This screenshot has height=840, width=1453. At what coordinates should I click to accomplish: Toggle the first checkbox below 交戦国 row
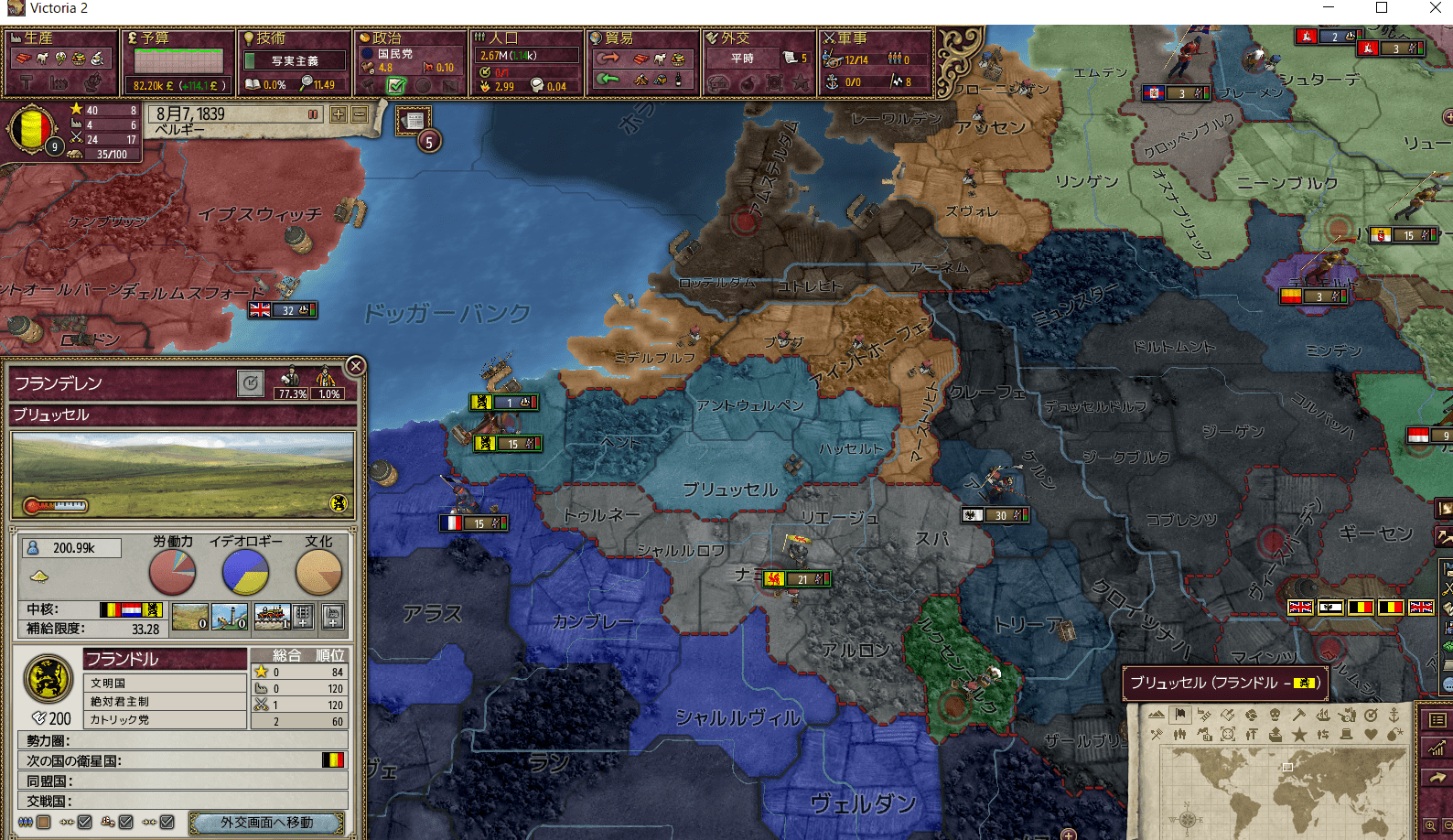pos(84,821)
